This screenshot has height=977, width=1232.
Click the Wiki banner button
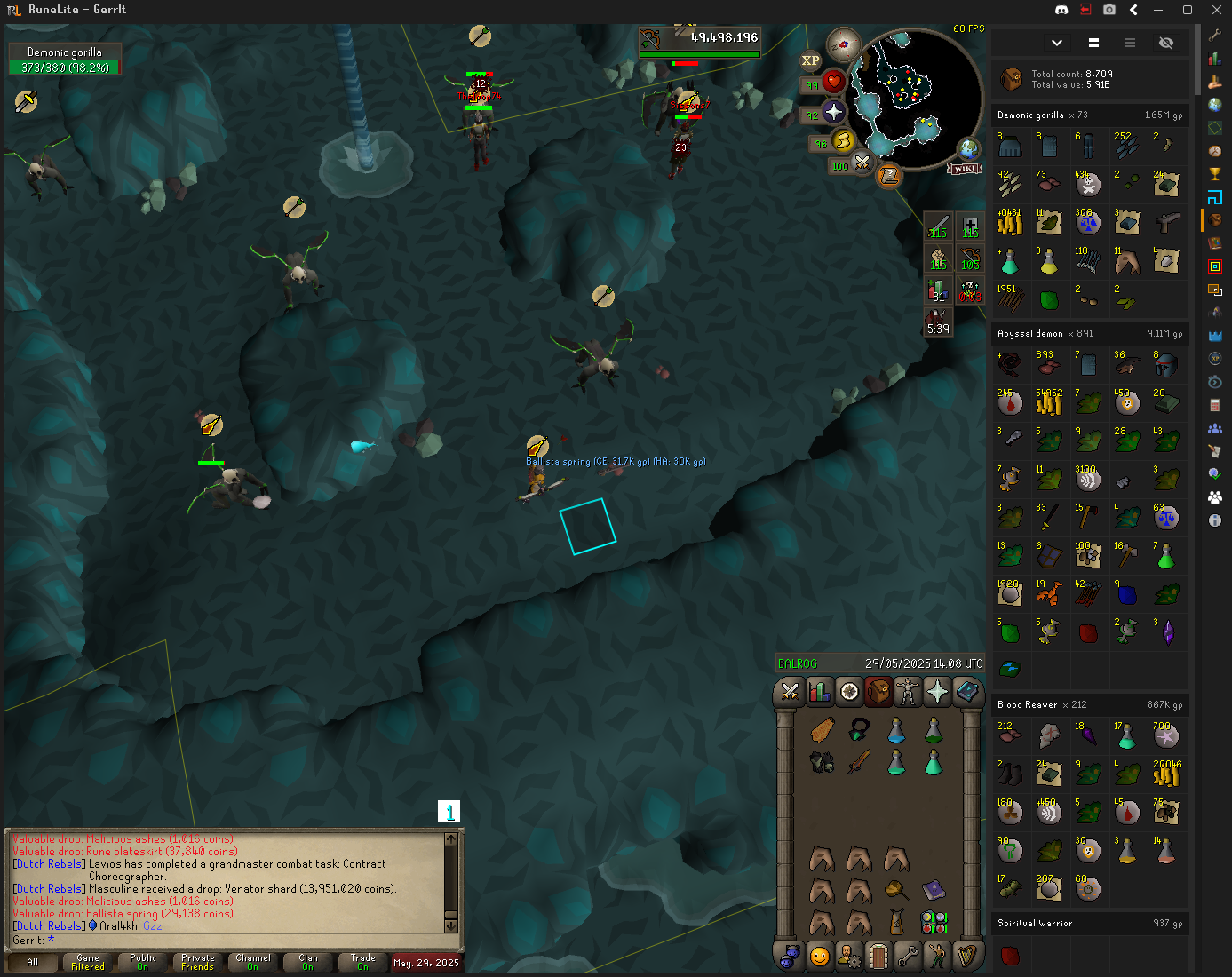point(965,169)
